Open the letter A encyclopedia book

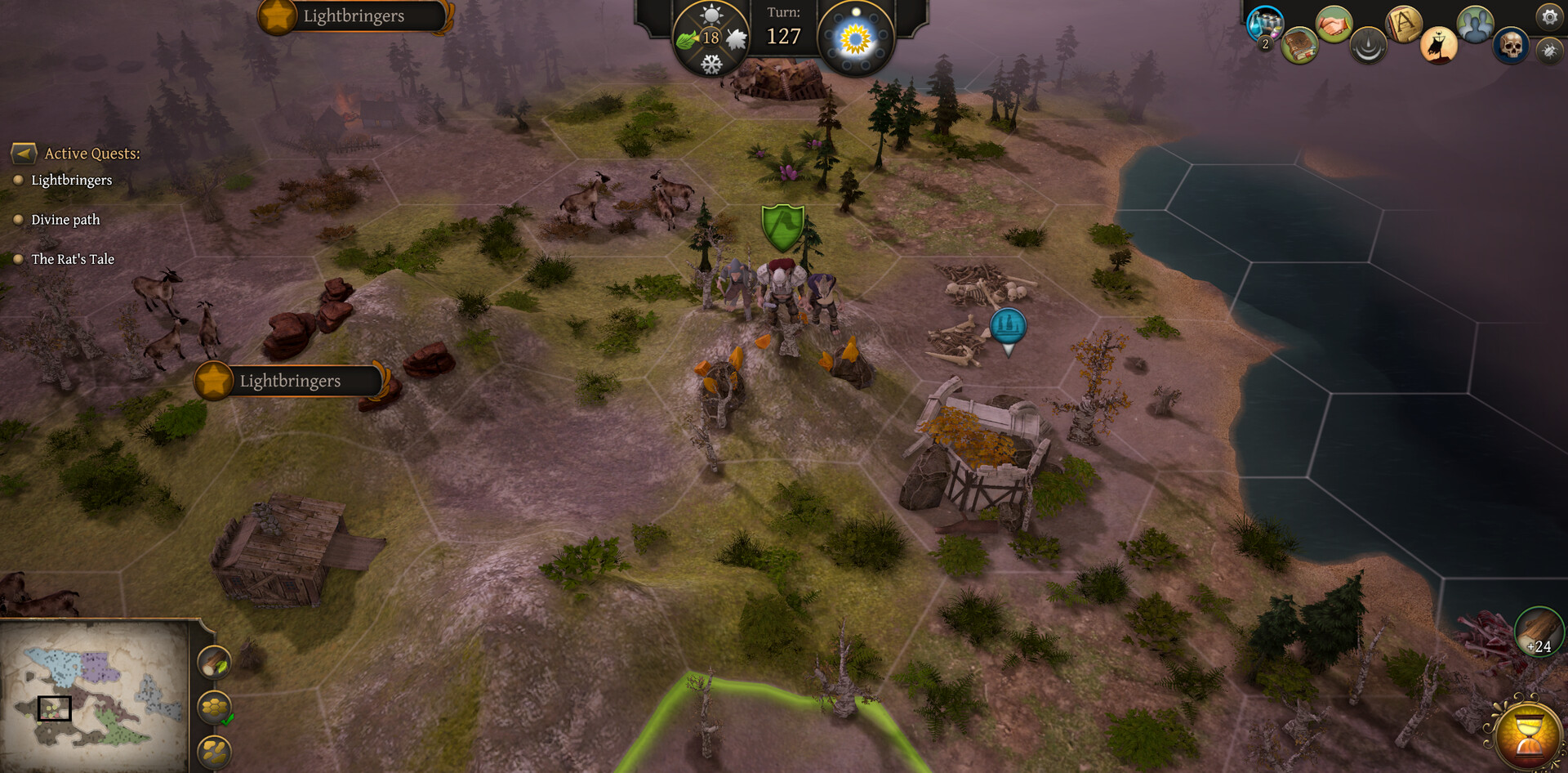click(1404, 24)
